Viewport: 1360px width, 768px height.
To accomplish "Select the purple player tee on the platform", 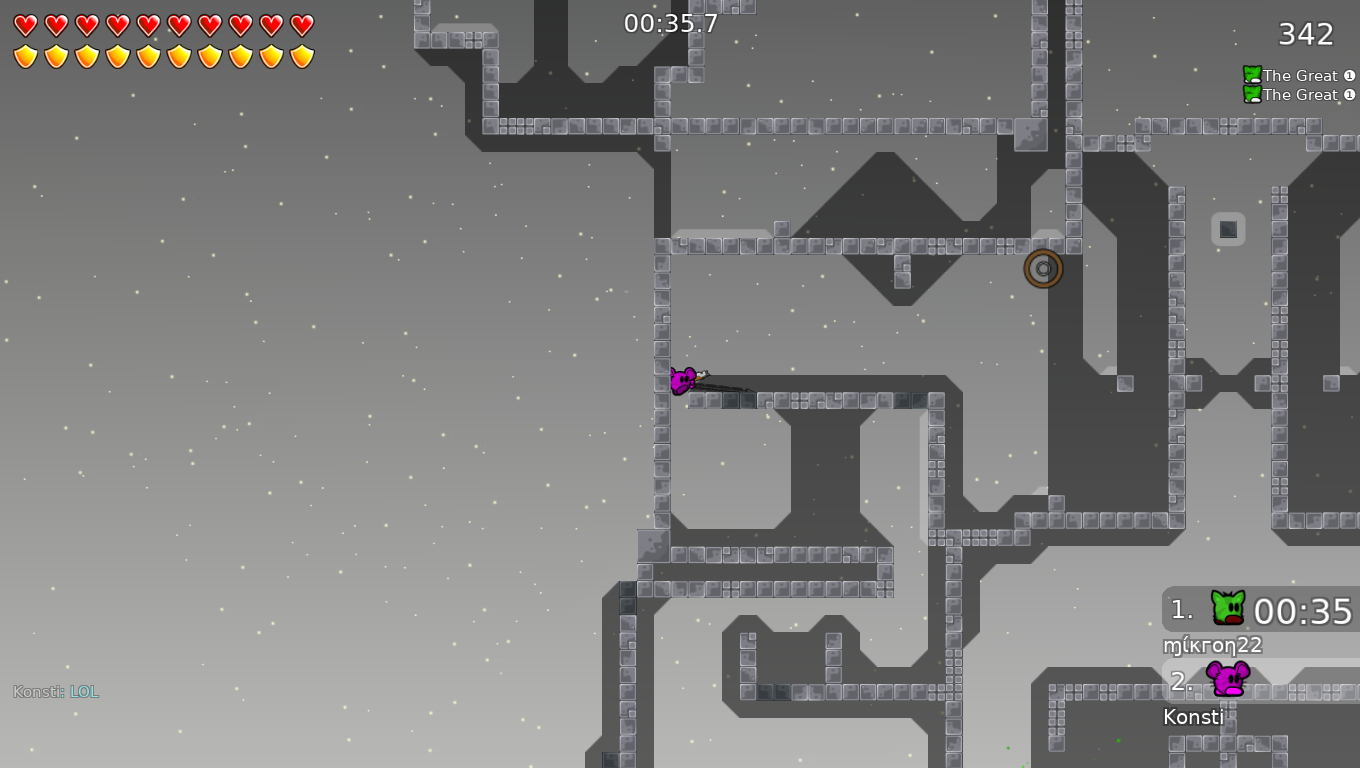I will 684,380.
